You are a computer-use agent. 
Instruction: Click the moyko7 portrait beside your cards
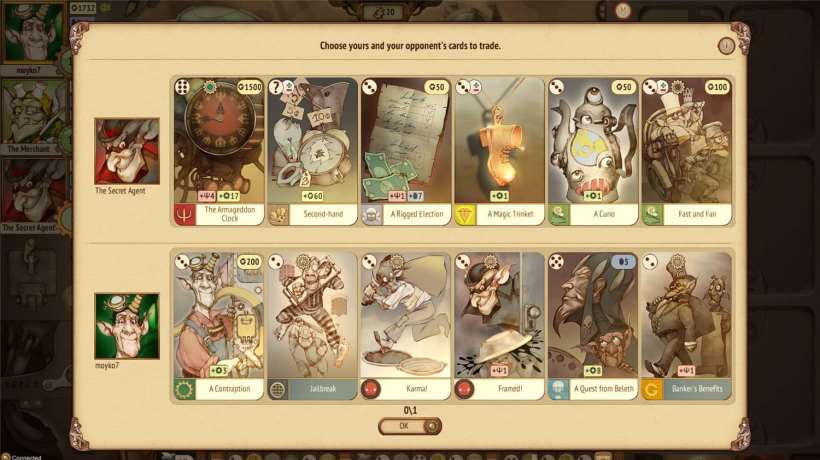click(x=126, y=325)
